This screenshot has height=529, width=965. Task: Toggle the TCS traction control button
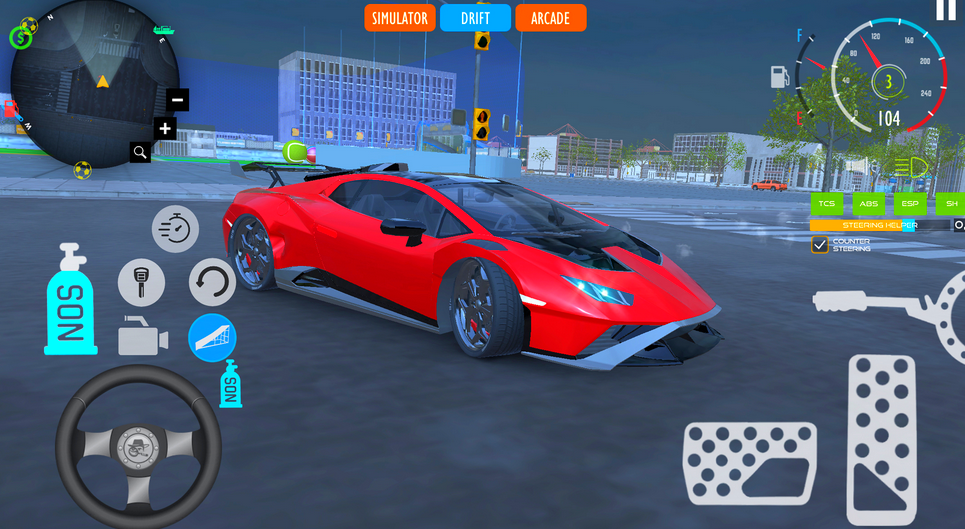point(826,204)
